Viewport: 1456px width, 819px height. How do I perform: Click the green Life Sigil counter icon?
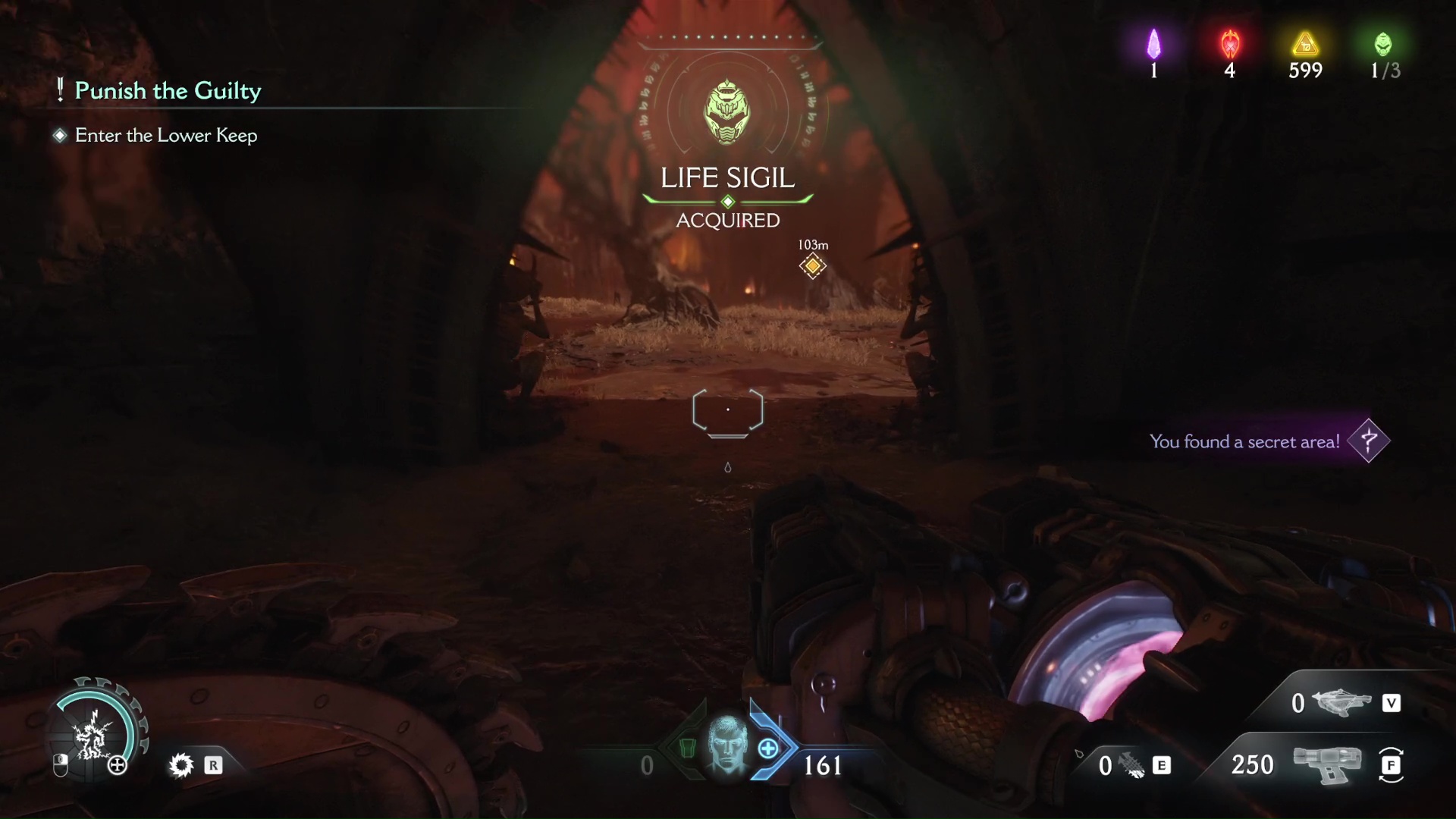pos(1383,45)
